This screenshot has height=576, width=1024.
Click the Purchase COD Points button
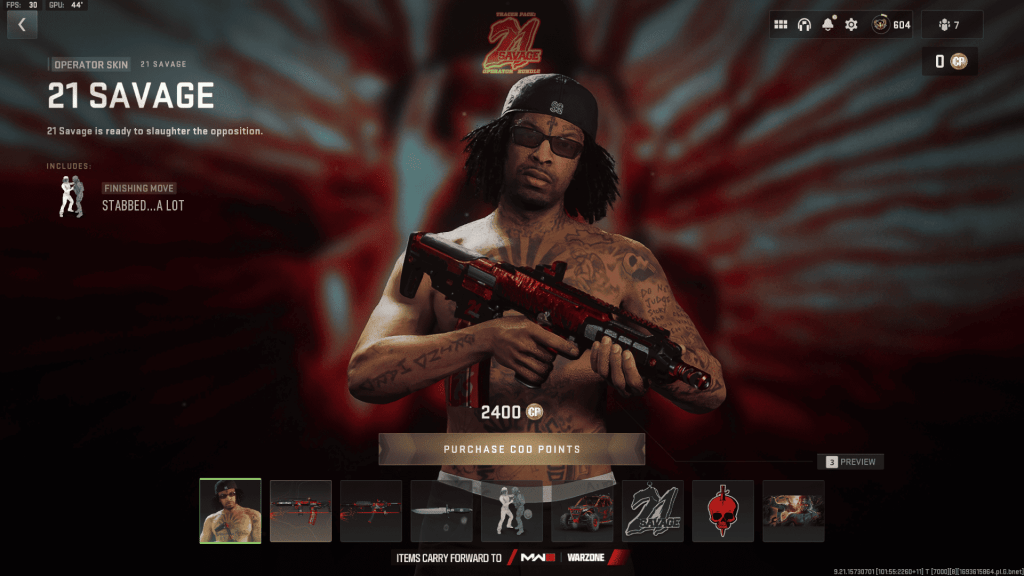click(x=511, y=449)
